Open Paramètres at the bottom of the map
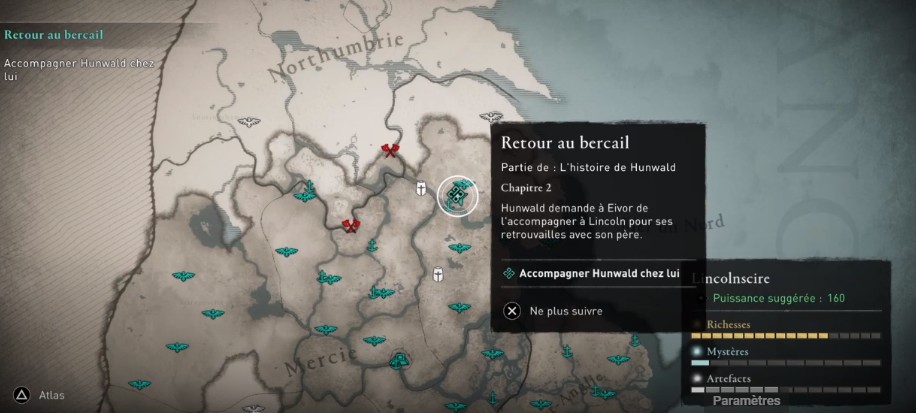The image size is (916, 413). (746, 400)
